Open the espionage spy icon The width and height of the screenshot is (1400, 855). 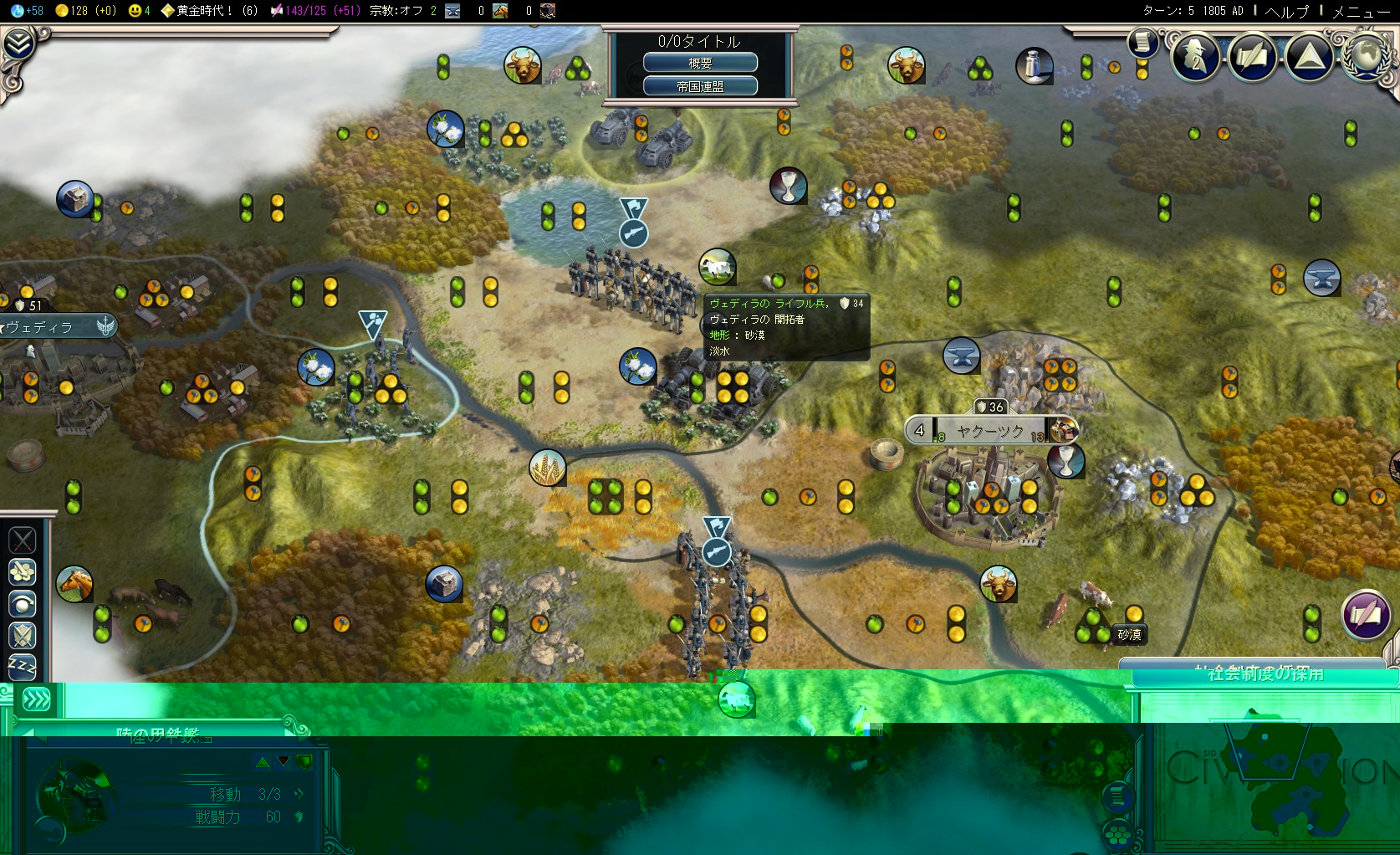point(1195,57)
